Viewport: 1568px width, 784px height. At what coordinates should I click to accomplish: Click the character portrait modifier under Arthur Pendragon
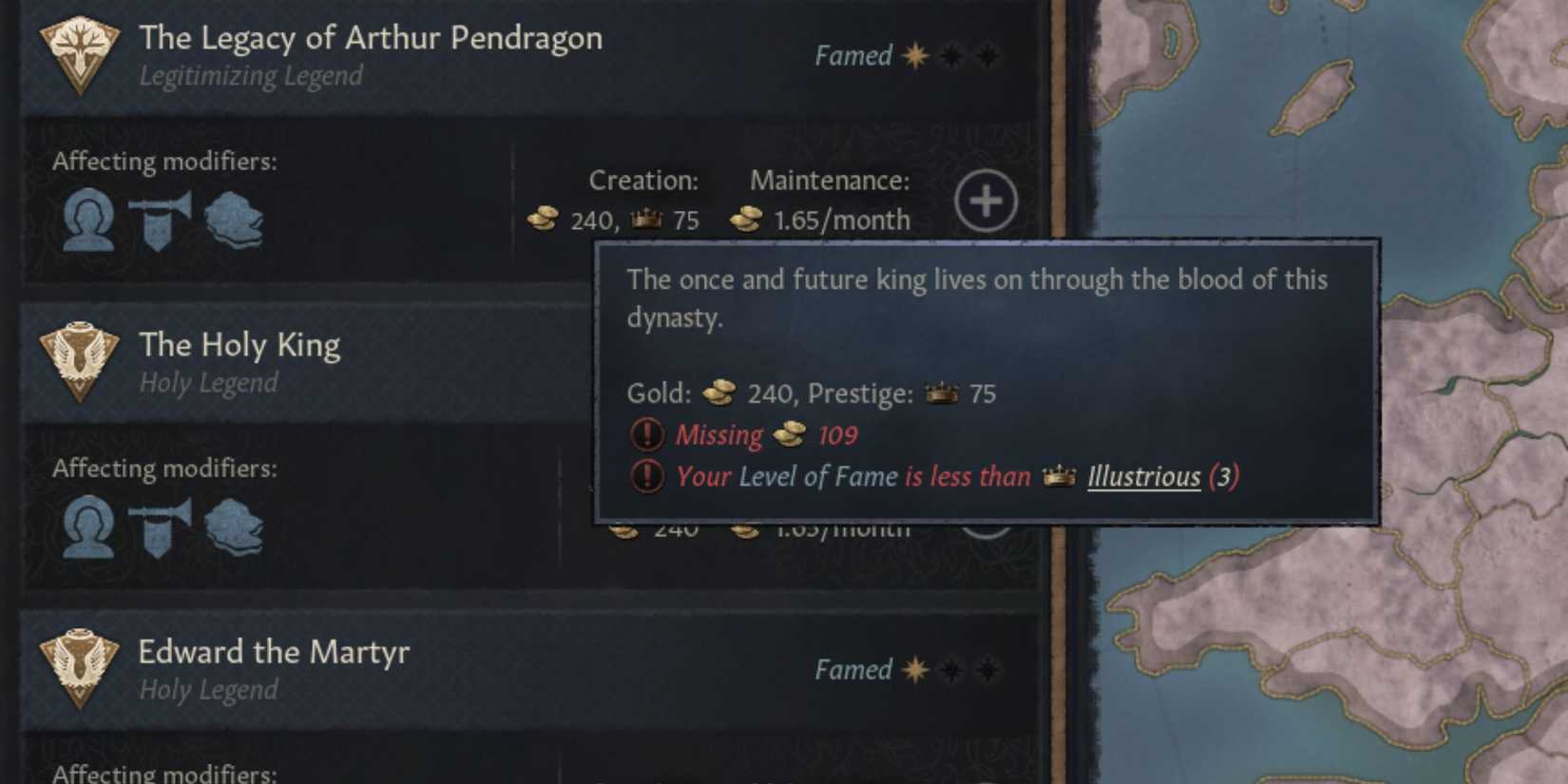click(x=87, y=220)
